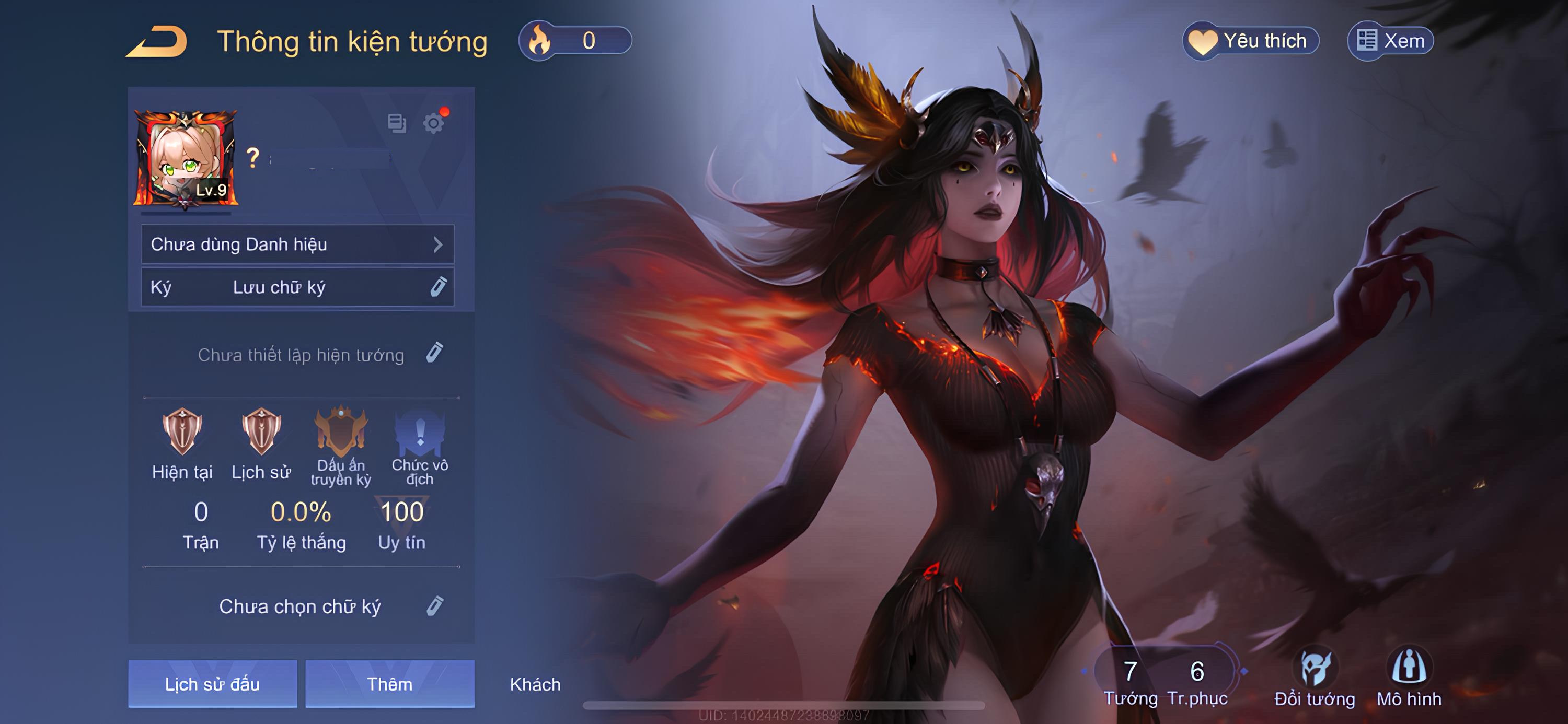Open the profile settings gear icon
This screenshot has width=1568, height=724.
433,123
